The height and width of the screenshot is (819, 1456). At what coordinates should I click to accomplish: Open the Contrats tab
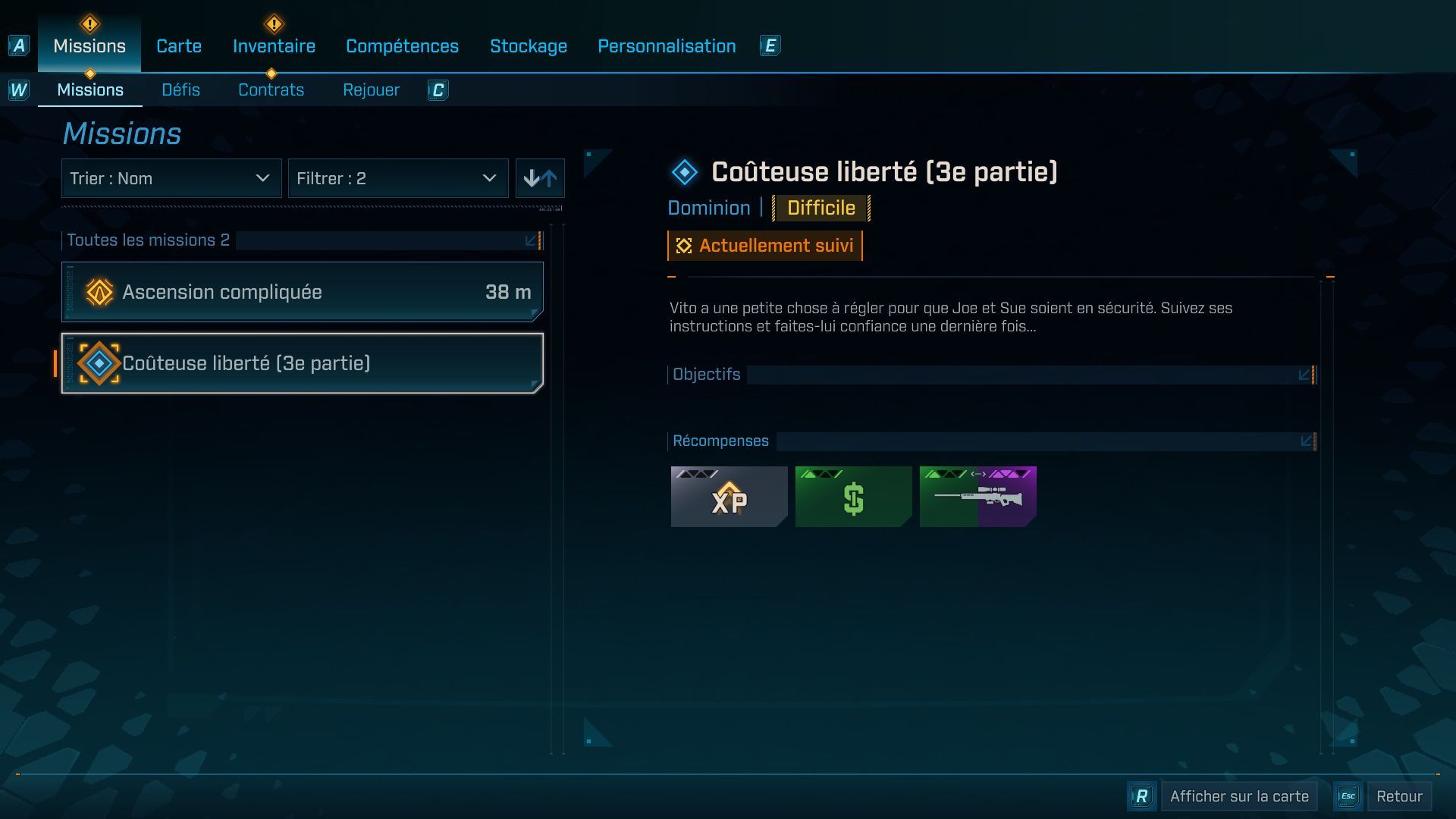271,89
